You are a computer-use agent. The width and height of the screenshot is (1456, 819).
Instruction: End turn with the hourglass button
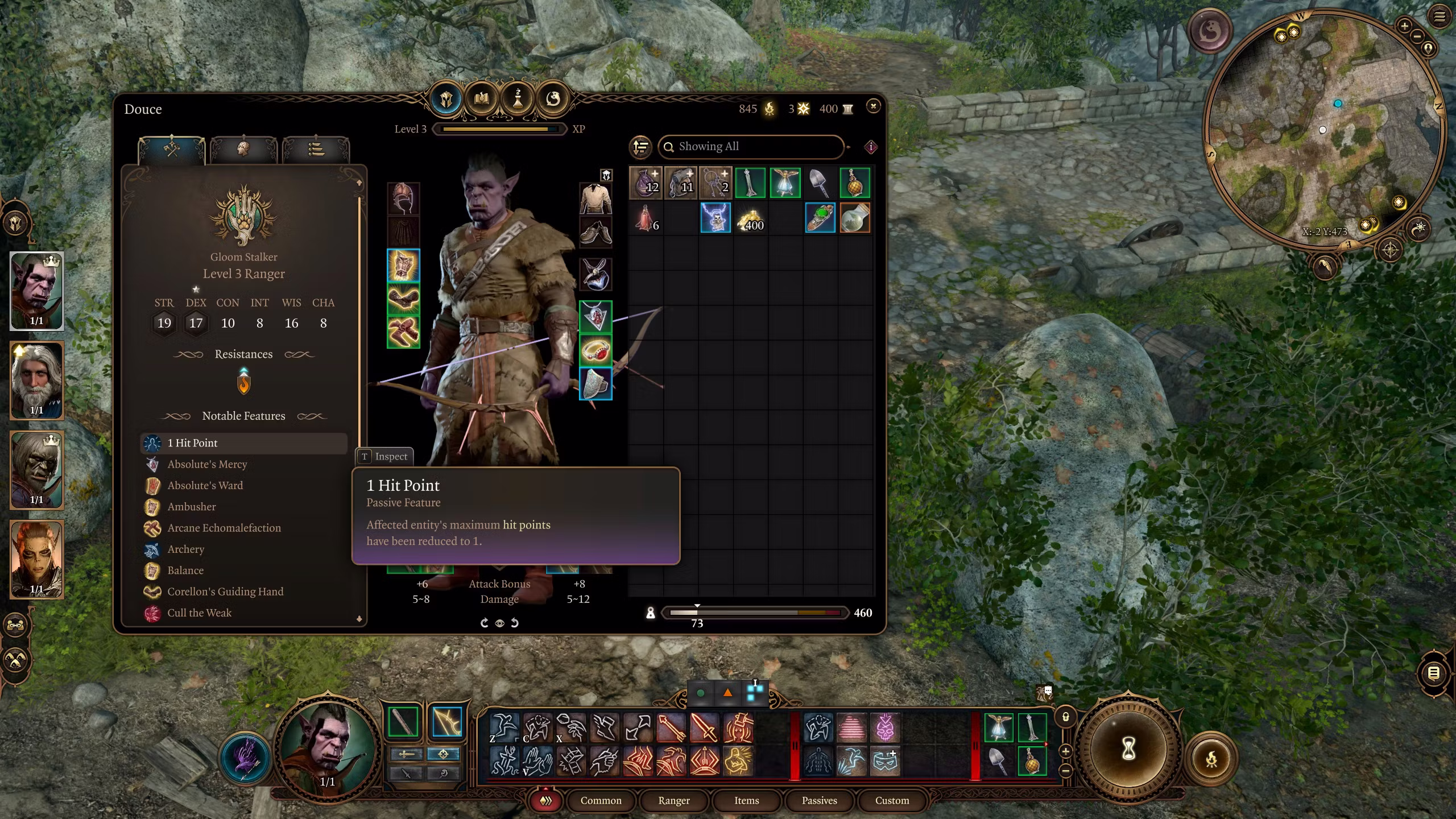click(x=1128, y=748)
